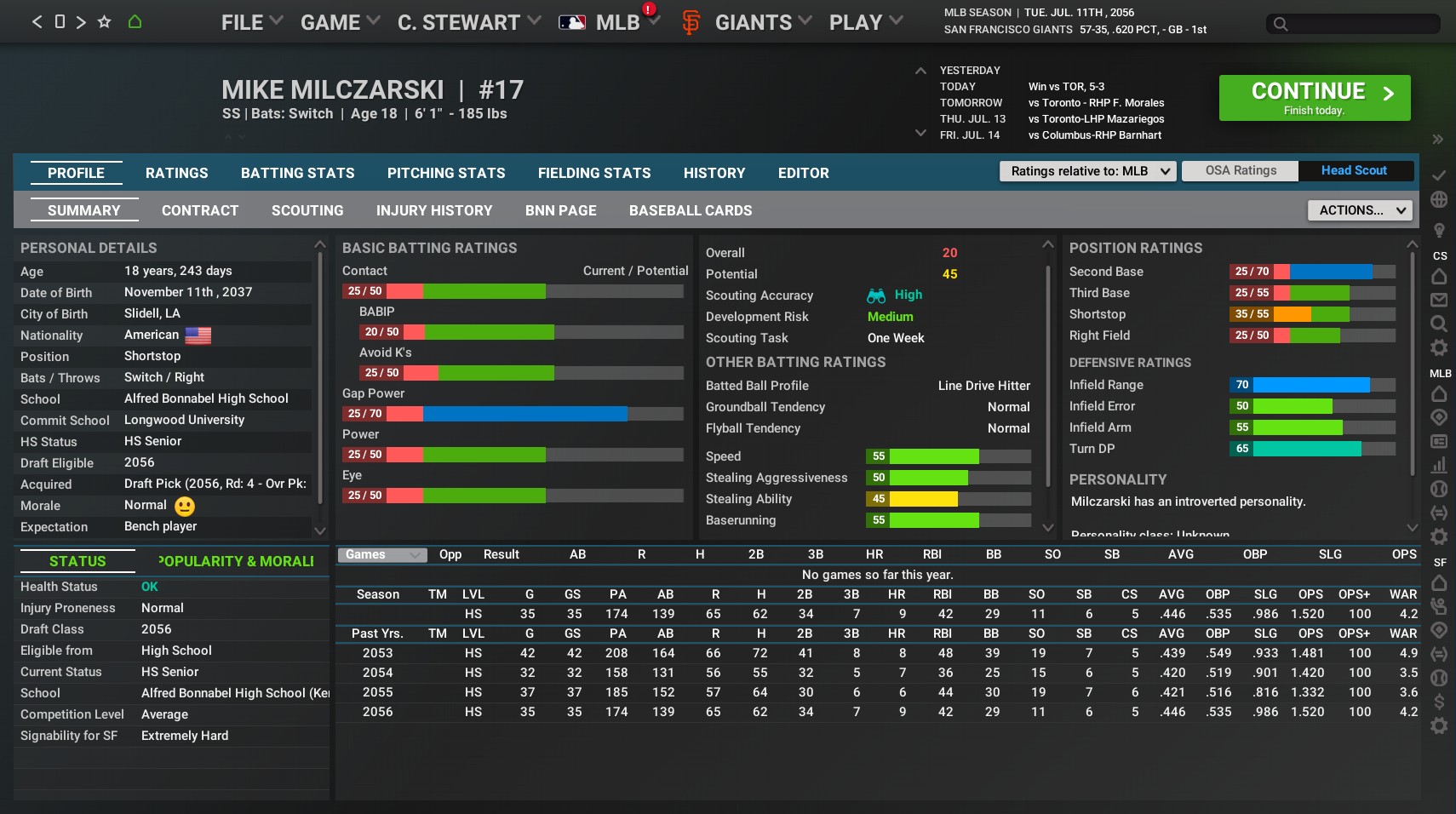Toggle the yesterday schedule collapse arrow
The height and width of the screenshot is (814, 1456).
pos(922,71)
